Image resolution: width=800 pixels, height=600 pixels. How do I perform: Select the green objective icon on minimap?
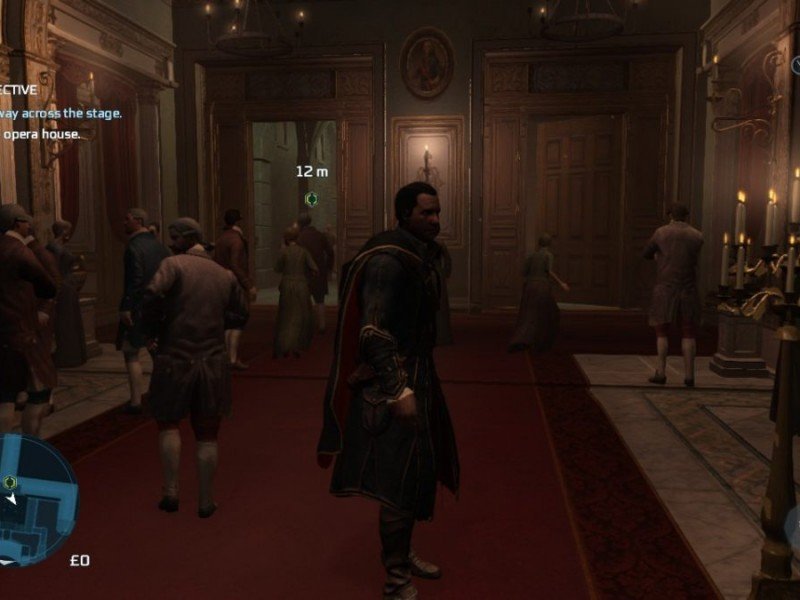pyautogui.click(x=10, y=482)
